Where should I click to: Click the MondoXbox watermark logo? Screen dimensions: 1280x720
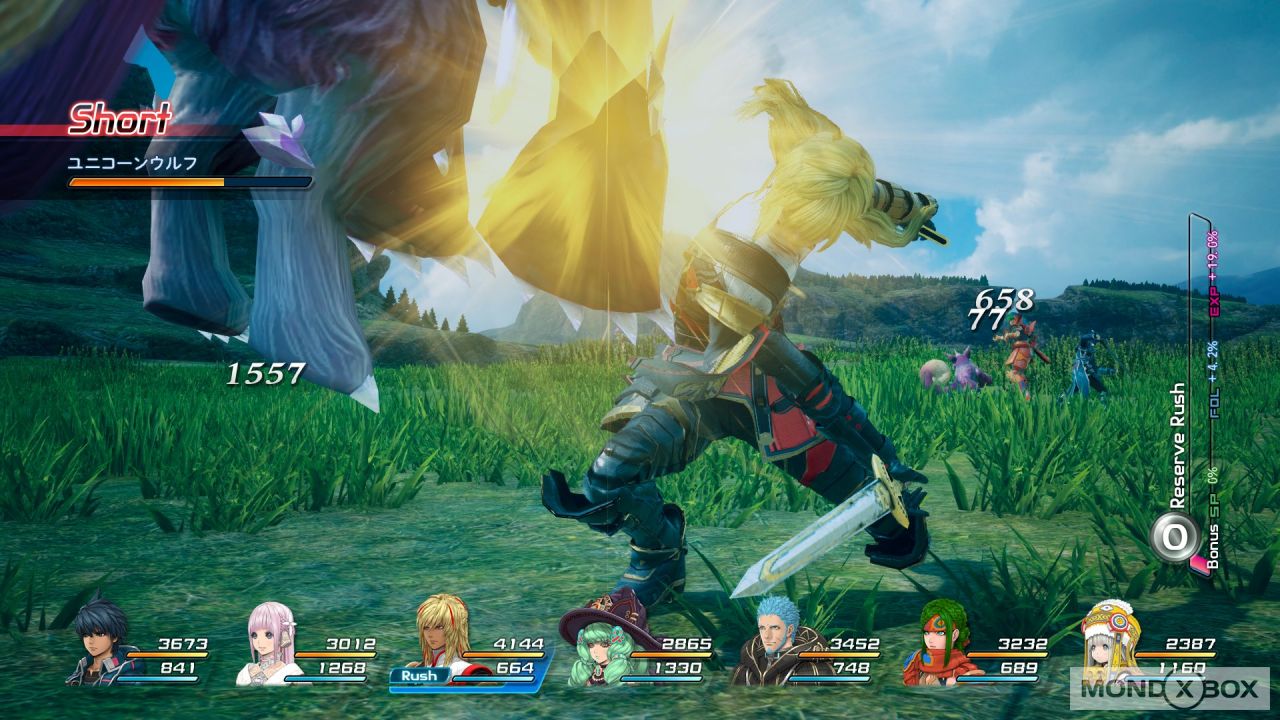point(1168,689)
